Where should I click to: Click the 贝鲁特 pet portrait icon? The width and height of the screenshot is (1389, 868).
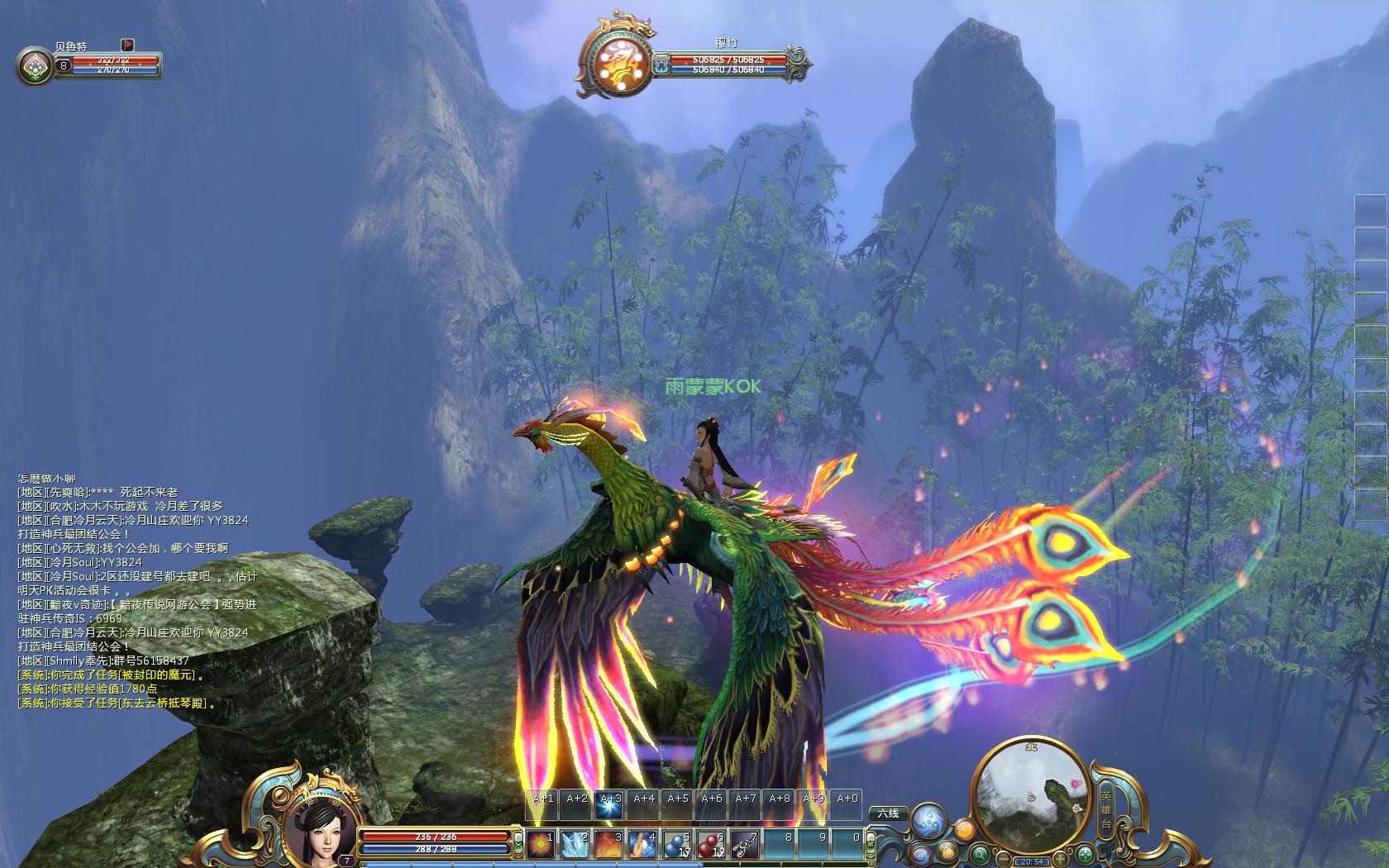[x=34, y=66]
